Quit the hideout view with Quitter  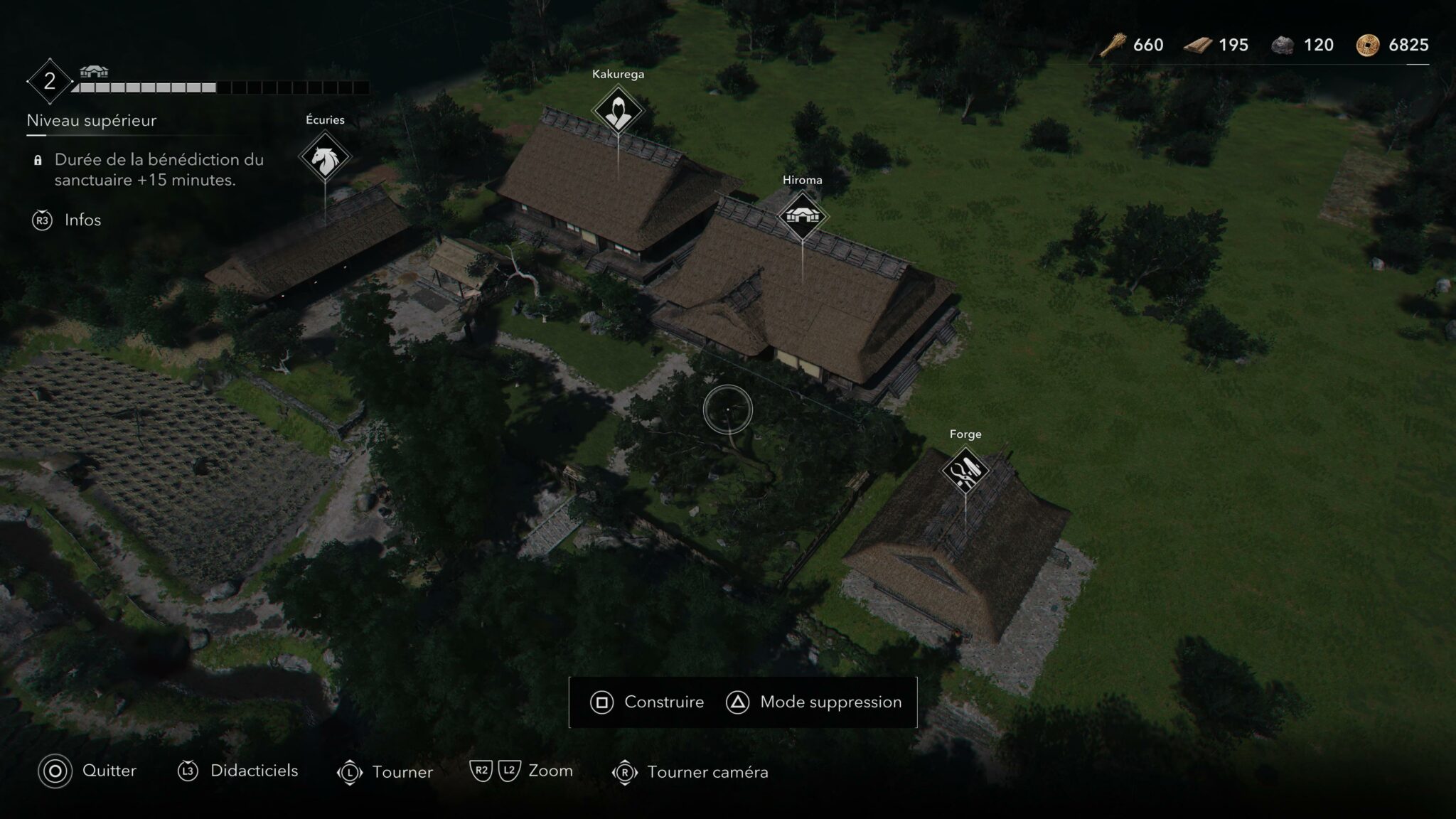point(87,771)
